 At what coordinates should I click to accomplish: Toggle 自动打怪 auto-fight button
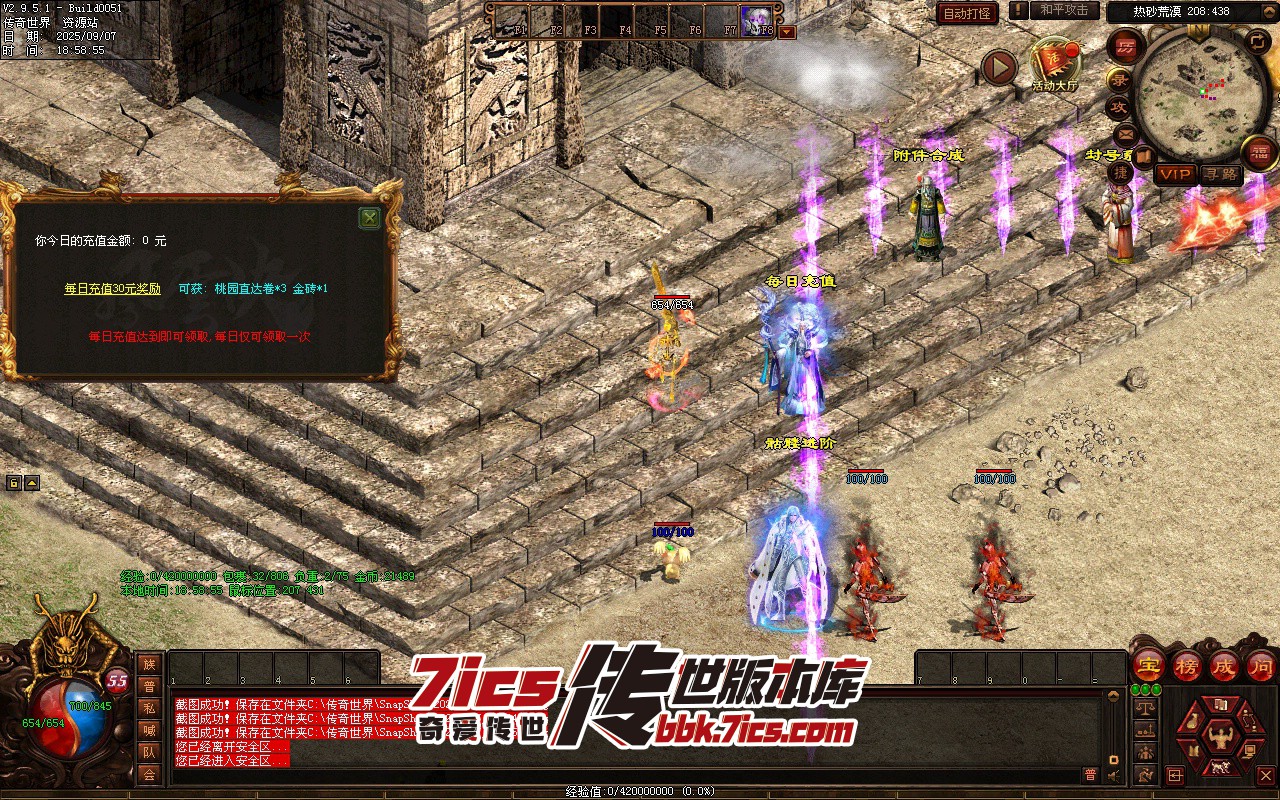click(x=967, y=13)
